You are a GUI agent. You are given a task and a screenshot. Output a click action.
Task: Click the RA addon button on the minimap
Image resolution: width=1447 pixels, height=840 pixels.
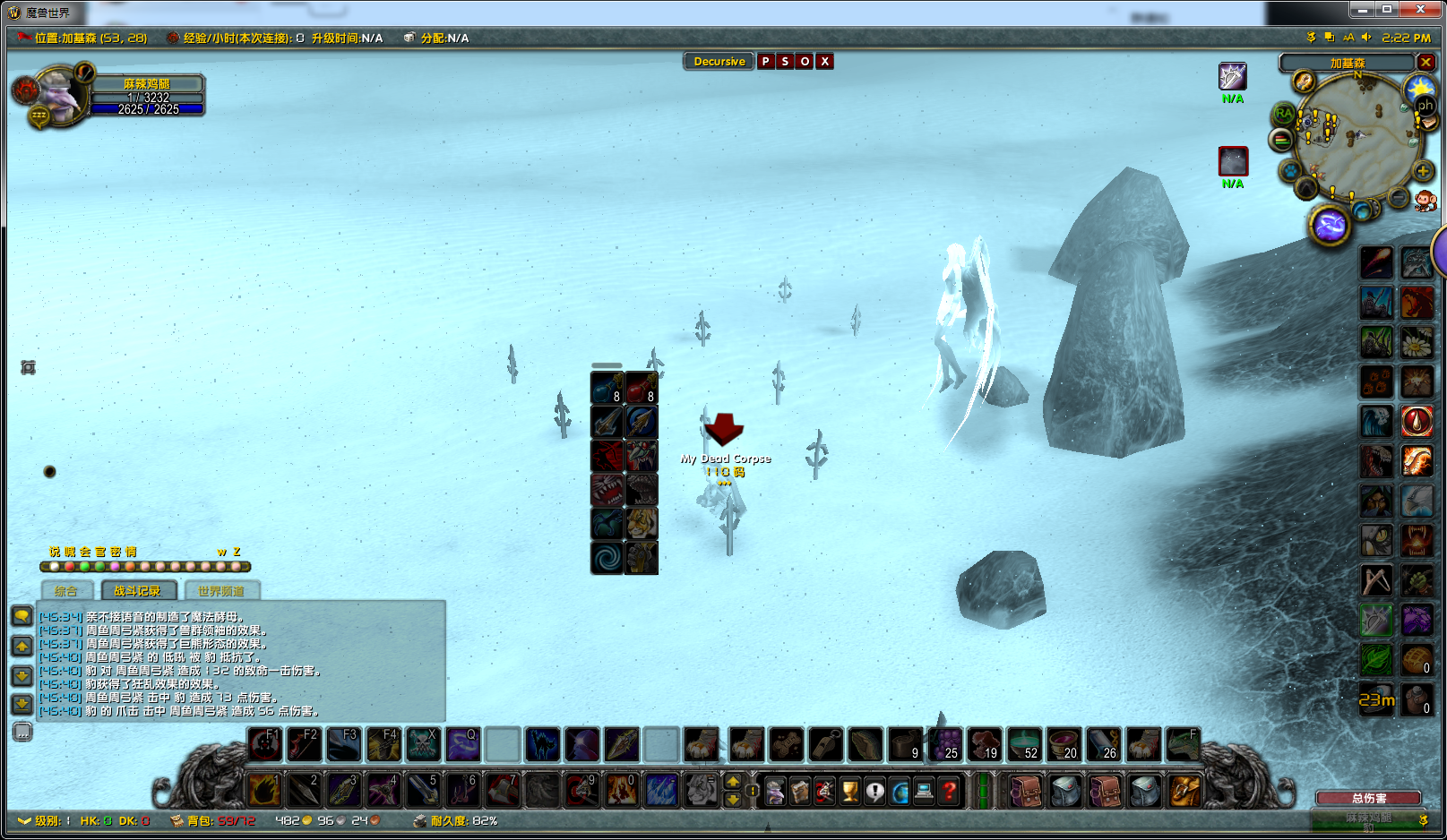[x=1284, y=115]
